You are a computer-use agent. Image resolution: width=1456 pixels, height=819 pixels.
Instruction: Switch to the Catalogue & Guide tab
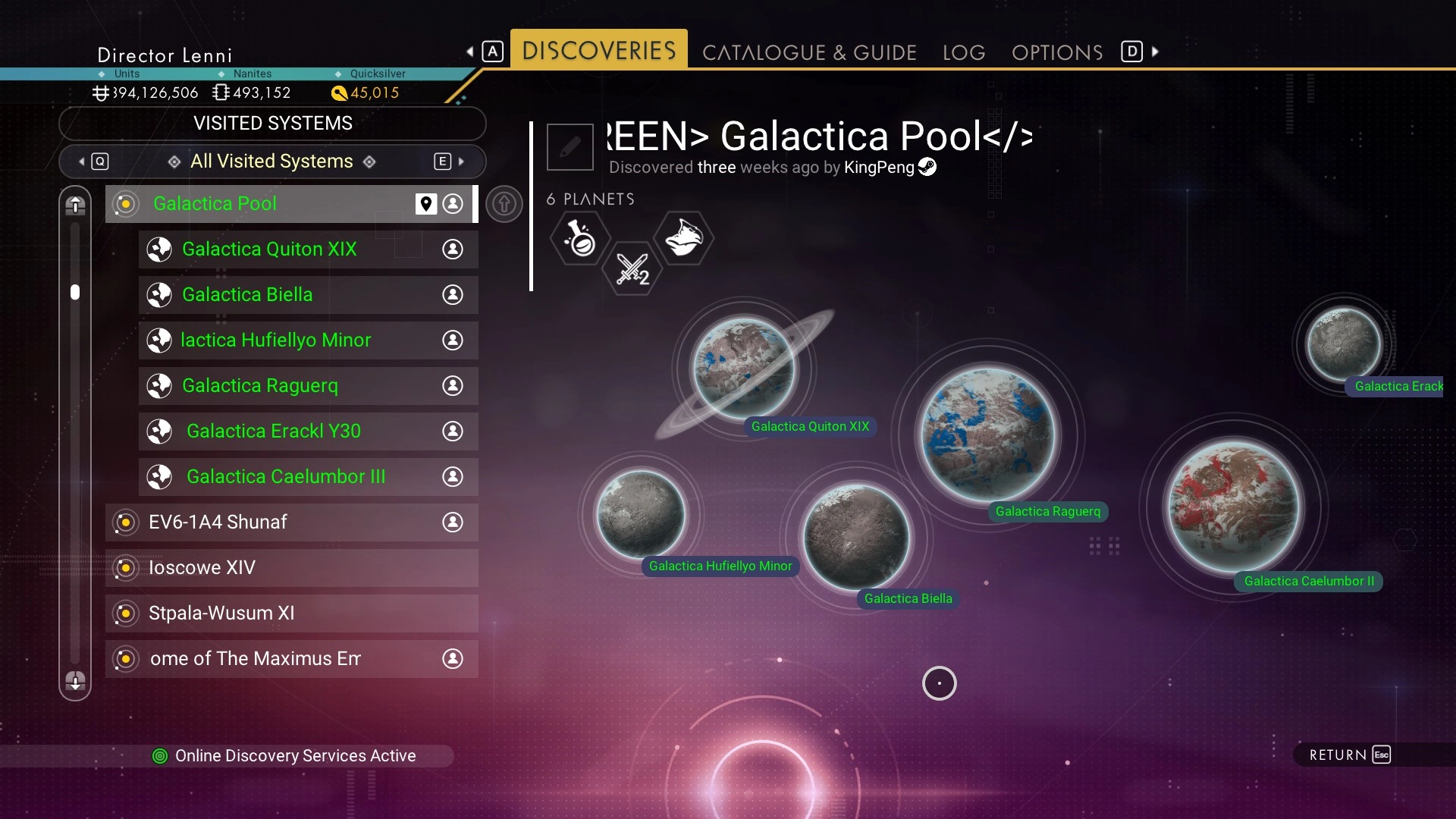[809, 52]
